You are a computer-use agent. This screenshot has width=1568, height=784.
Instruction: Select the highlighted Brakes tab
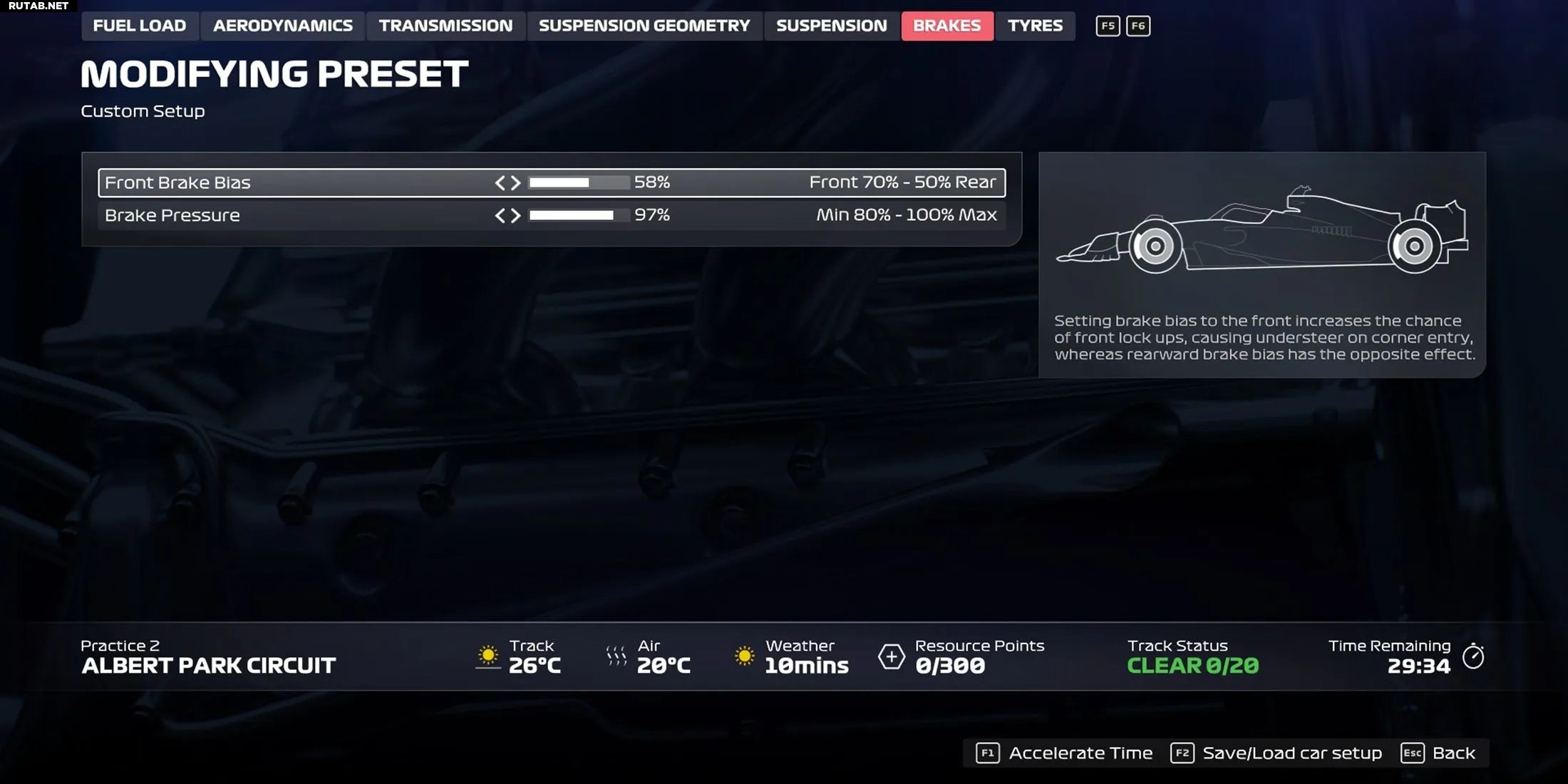[x=947, y=26]
